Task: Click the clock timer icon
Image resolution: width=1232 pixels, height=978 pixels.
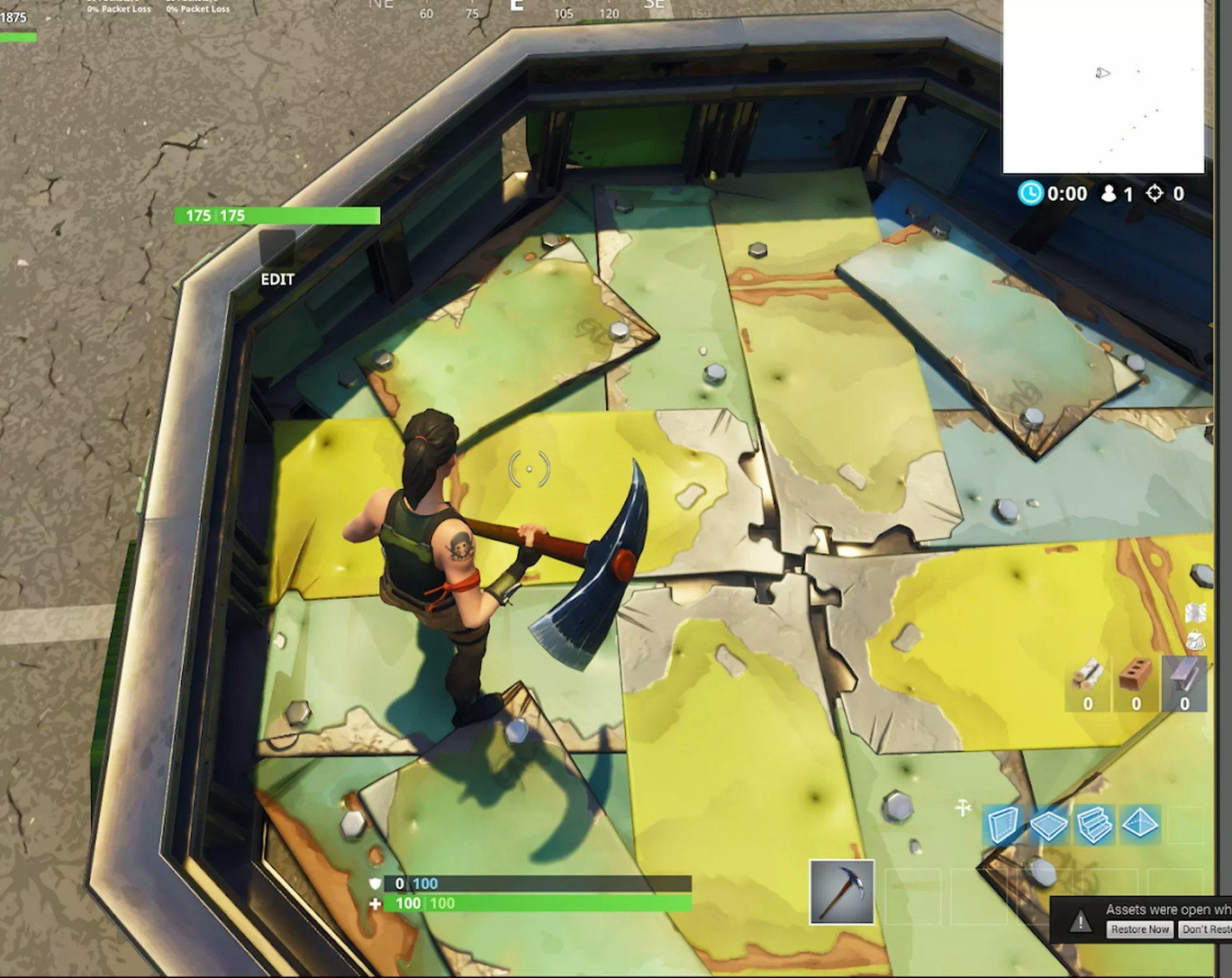Action: tap(1033, 194)
